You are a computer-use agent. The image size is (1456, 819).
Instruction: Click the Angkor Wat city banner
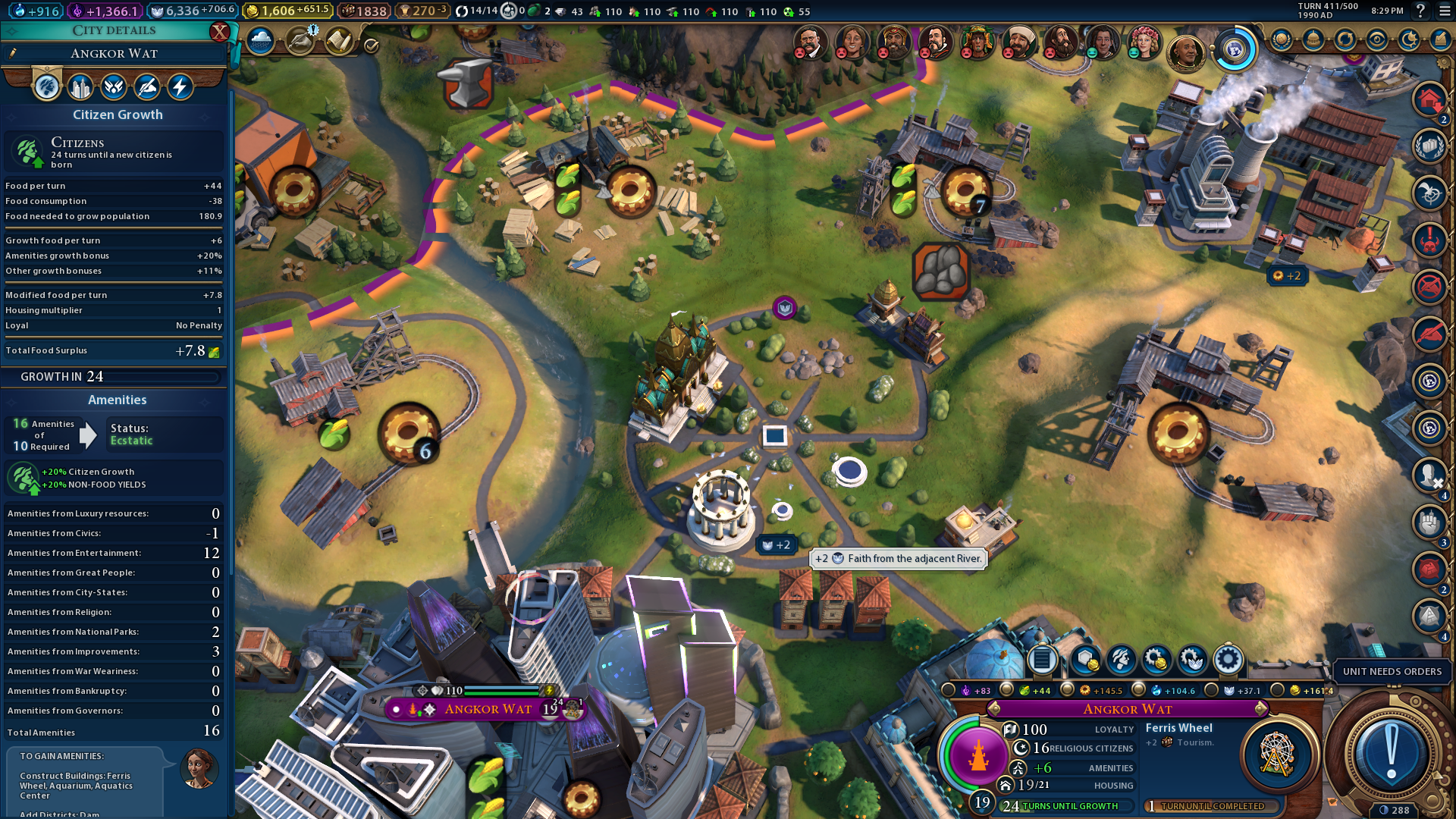(x=488, y=709)
